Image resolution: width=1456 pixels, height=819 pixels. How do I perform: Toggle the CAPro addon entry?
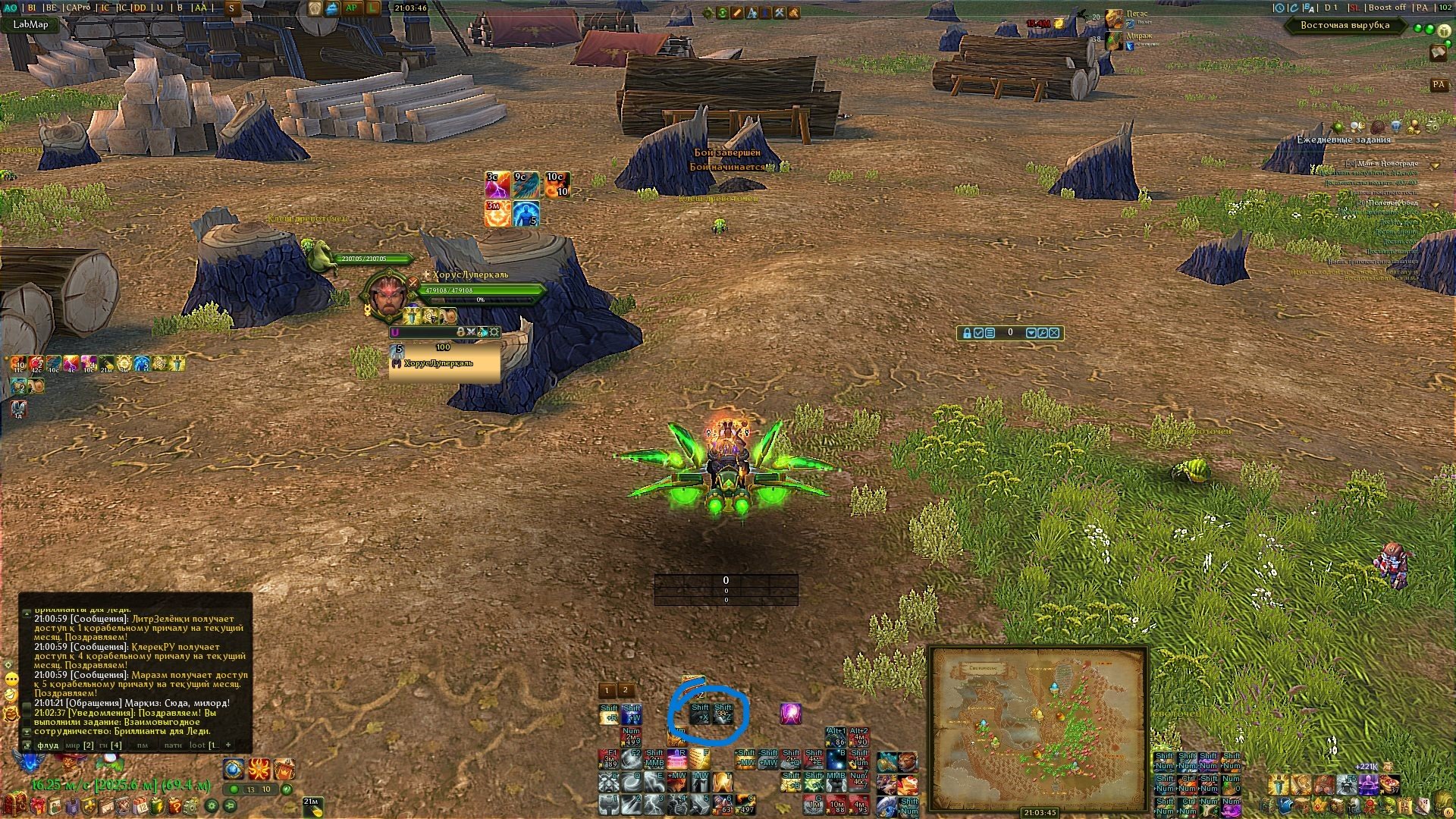(77, 8)
